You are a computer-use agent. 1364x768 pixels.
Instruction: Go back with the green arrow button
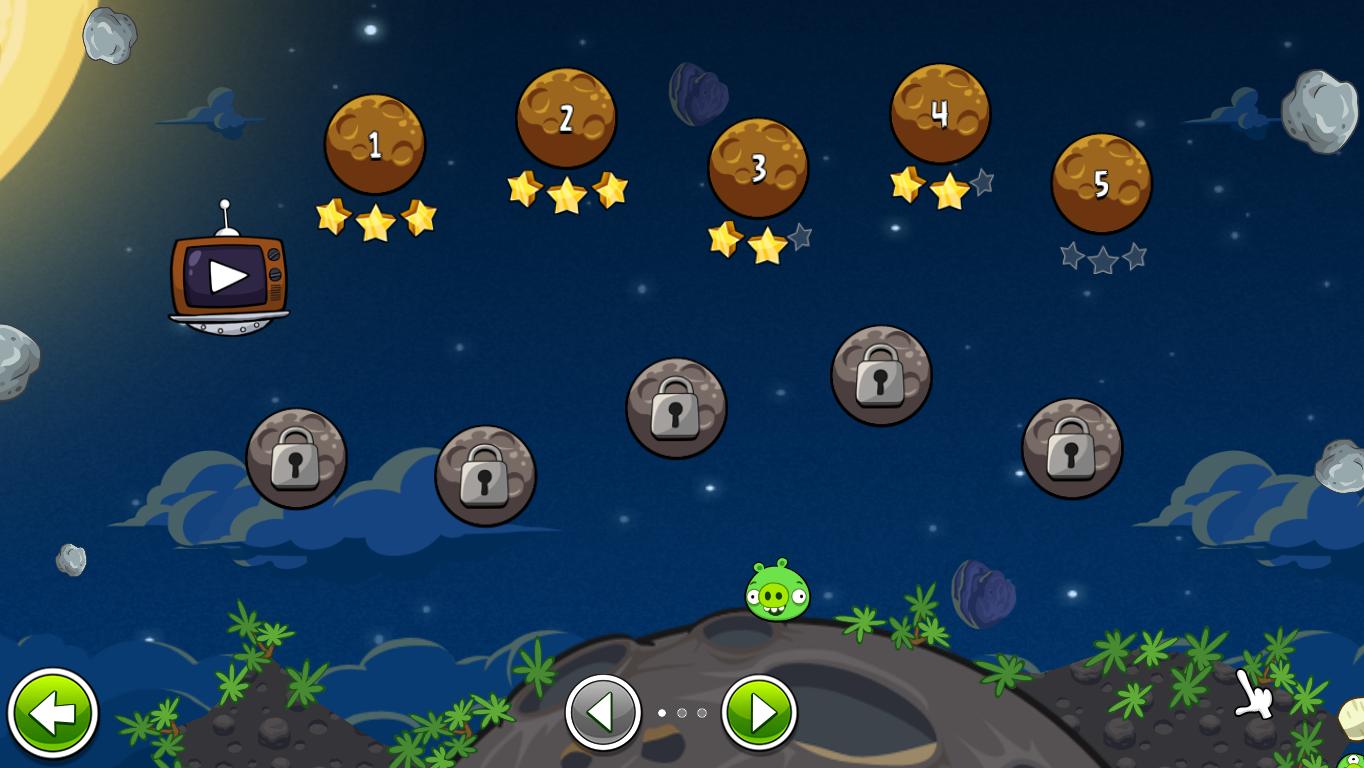point(53,714)
